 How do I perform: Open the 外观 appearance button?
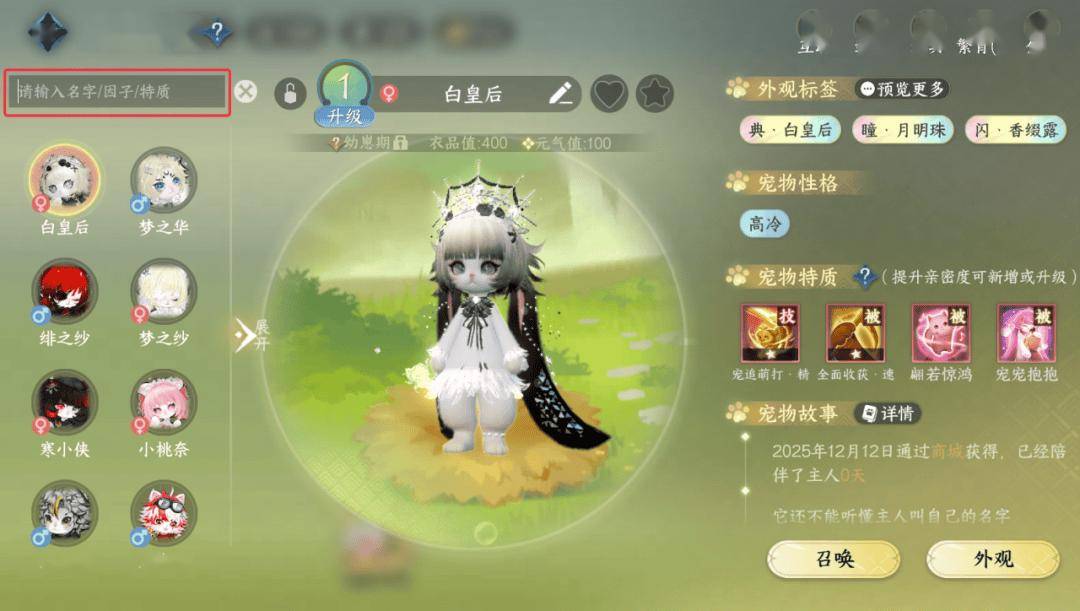tap(992, 558)
